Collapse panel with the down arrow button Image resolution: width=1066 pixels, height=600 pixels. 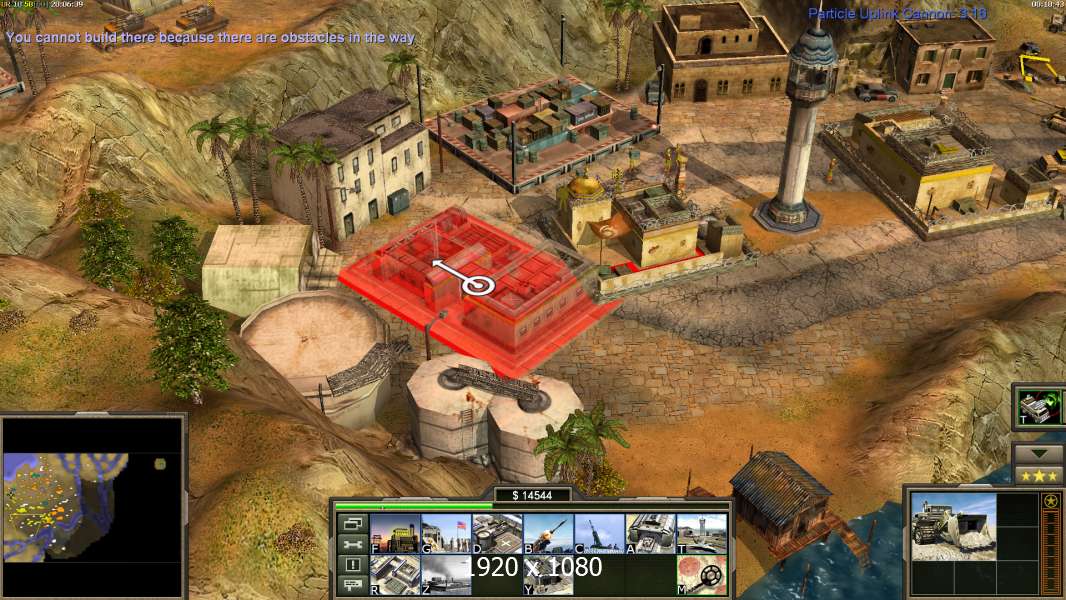pyautogui.click(x=1039, y=454)
